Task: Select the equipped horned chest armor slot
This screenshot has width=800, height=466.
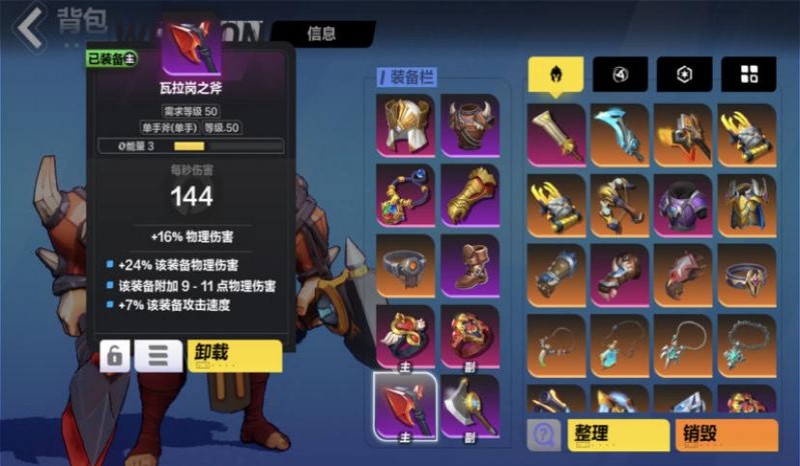Action: pos(470,126)
